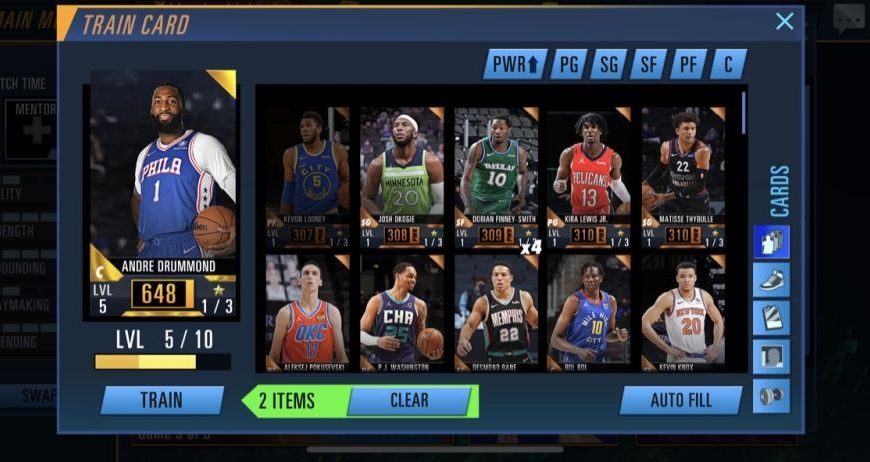Show only PF position cards
This screenshot has width=870, height=462.
[x=688, y=65]
